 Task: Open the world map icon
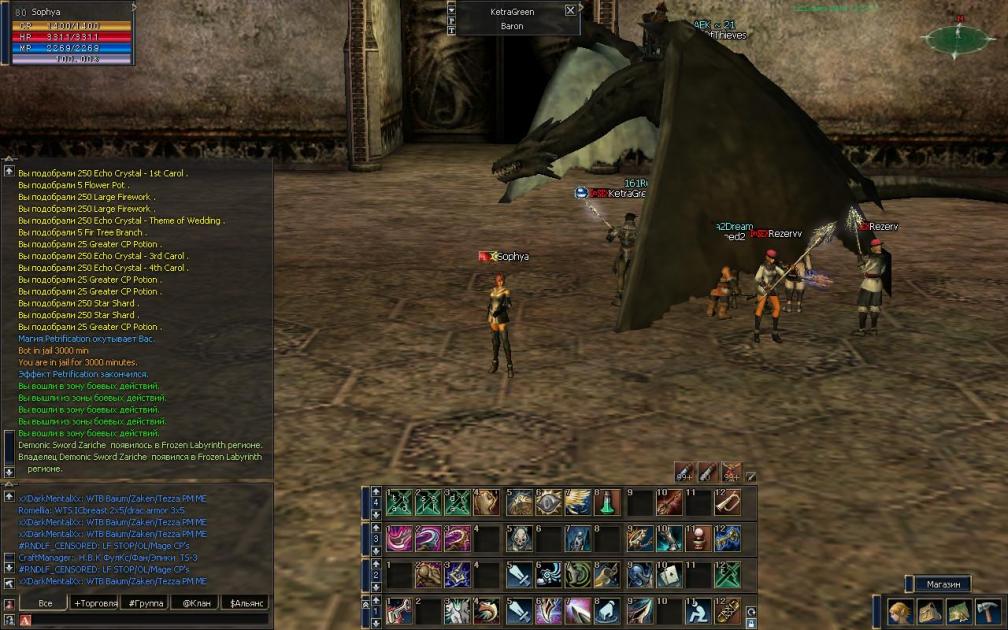959,611
